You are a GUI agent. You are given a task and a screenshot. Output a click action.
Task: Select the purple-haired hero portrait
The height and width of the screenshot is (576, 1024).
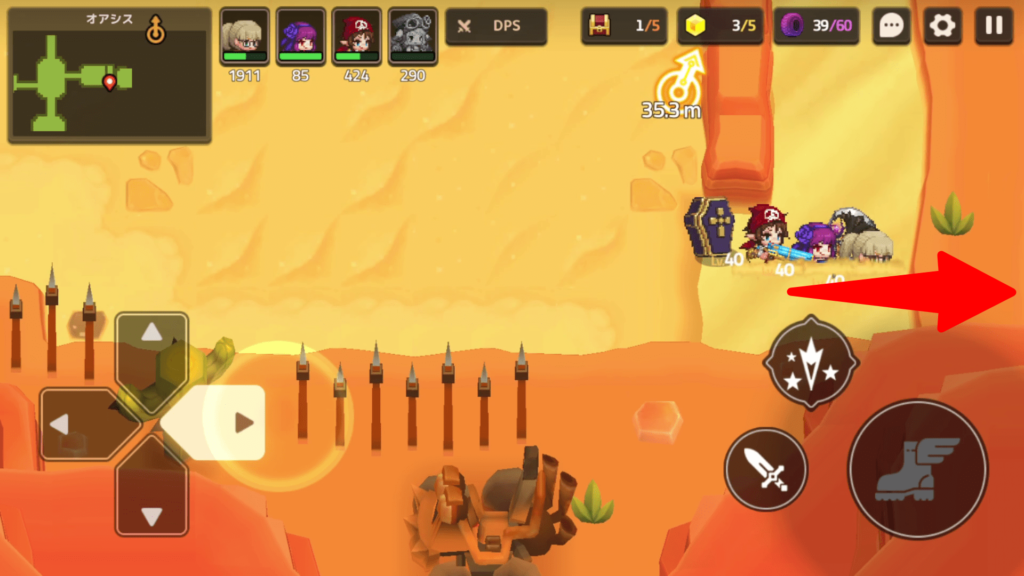click(x=301, y=38)
